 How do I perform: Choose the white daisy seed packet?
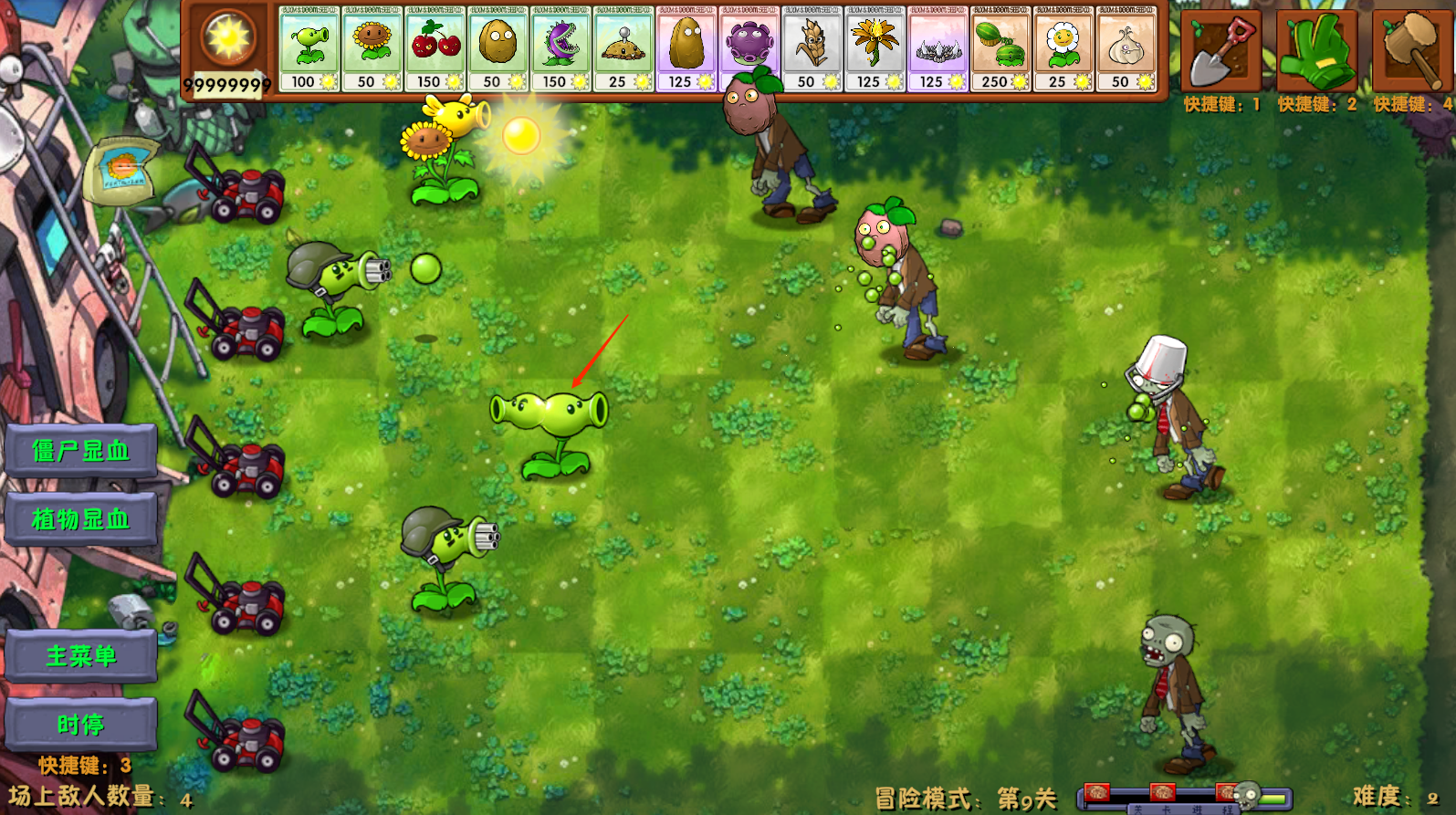point(1064,48)
